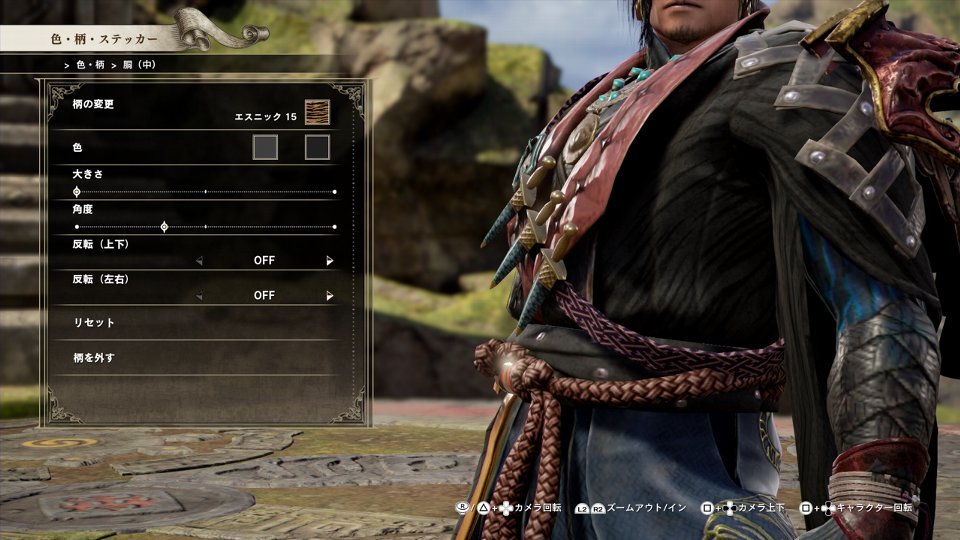Click the right arrow for 反転（上下）
Viewport: 960px width, 540px height.
click(330, 261)
